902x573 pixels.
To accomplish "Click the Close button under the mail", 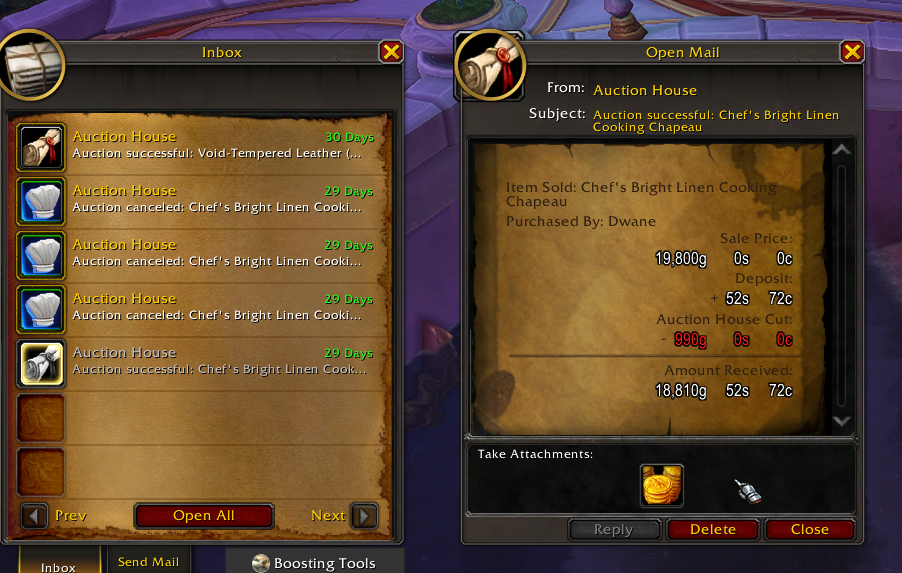I will click(809, 530).
